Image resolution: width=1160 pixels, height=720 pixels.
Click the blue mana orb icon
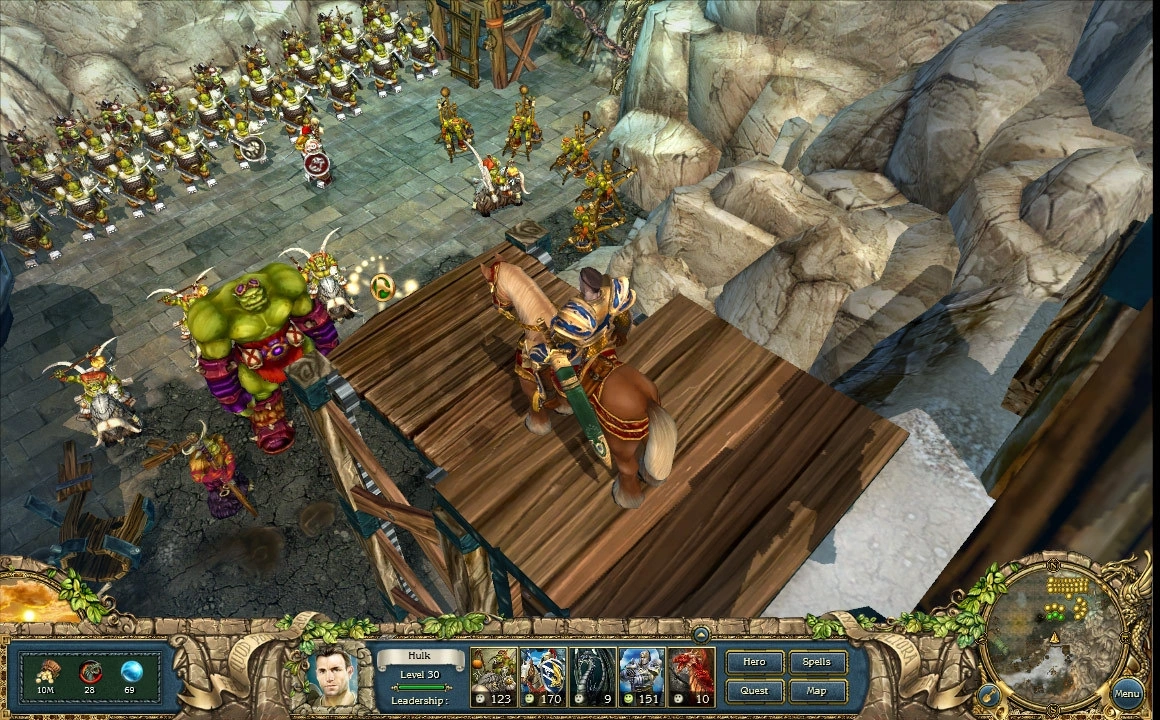(x=131, y=670)
